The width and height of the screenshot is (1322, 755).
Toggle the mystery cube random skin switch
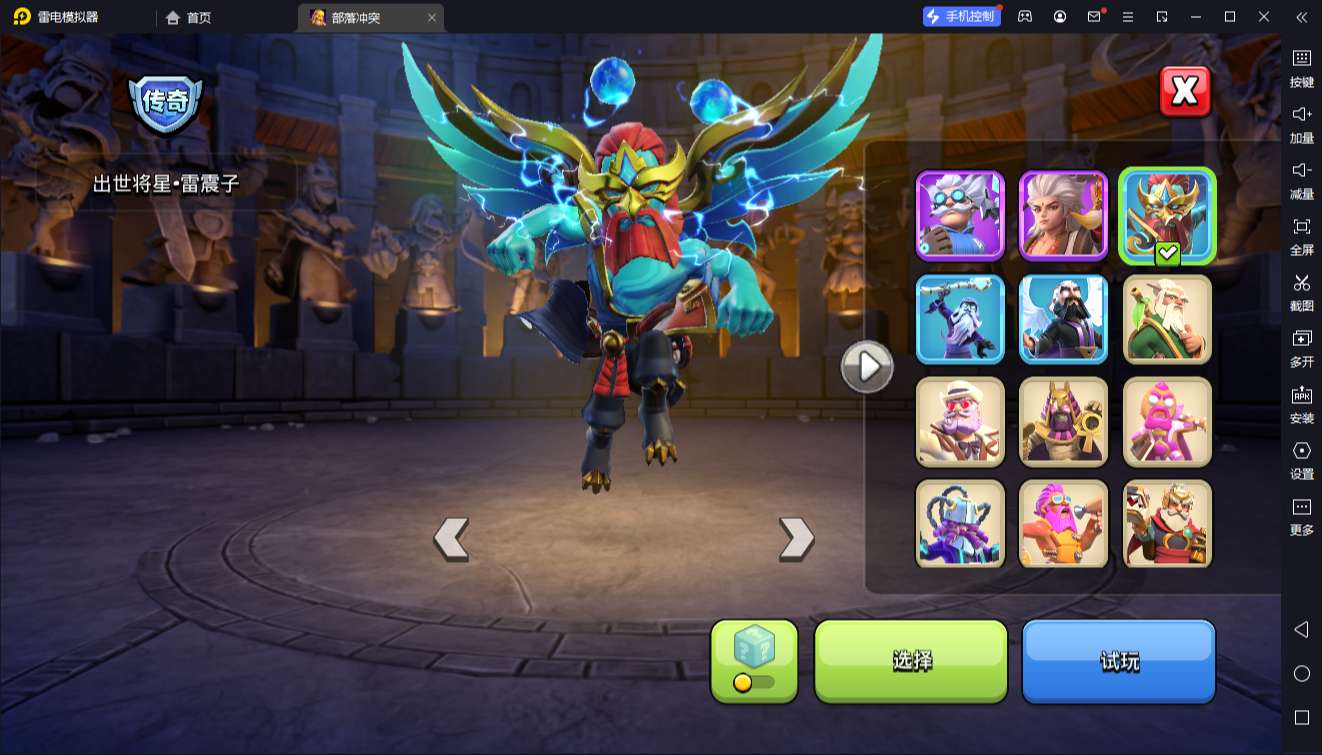click(754, 682)
